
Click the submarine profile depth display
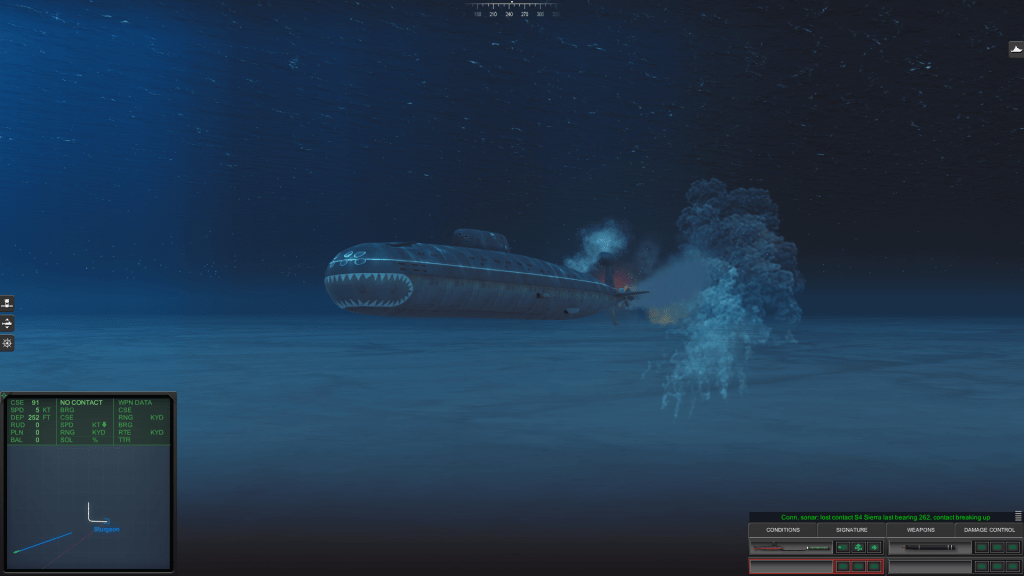(791, 548)
